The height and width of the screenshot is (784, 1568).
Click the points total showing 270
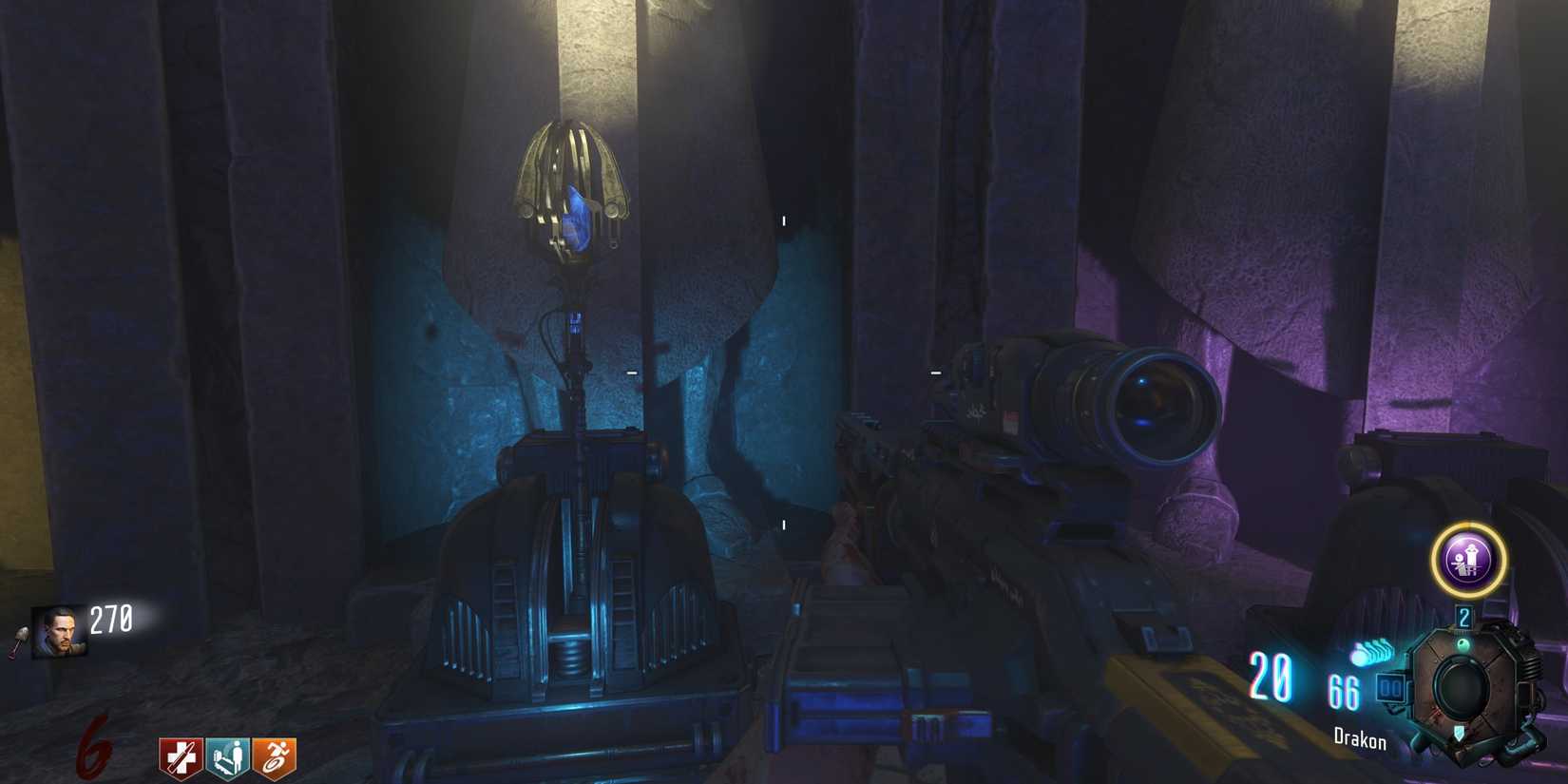click(x=110, y=618)
